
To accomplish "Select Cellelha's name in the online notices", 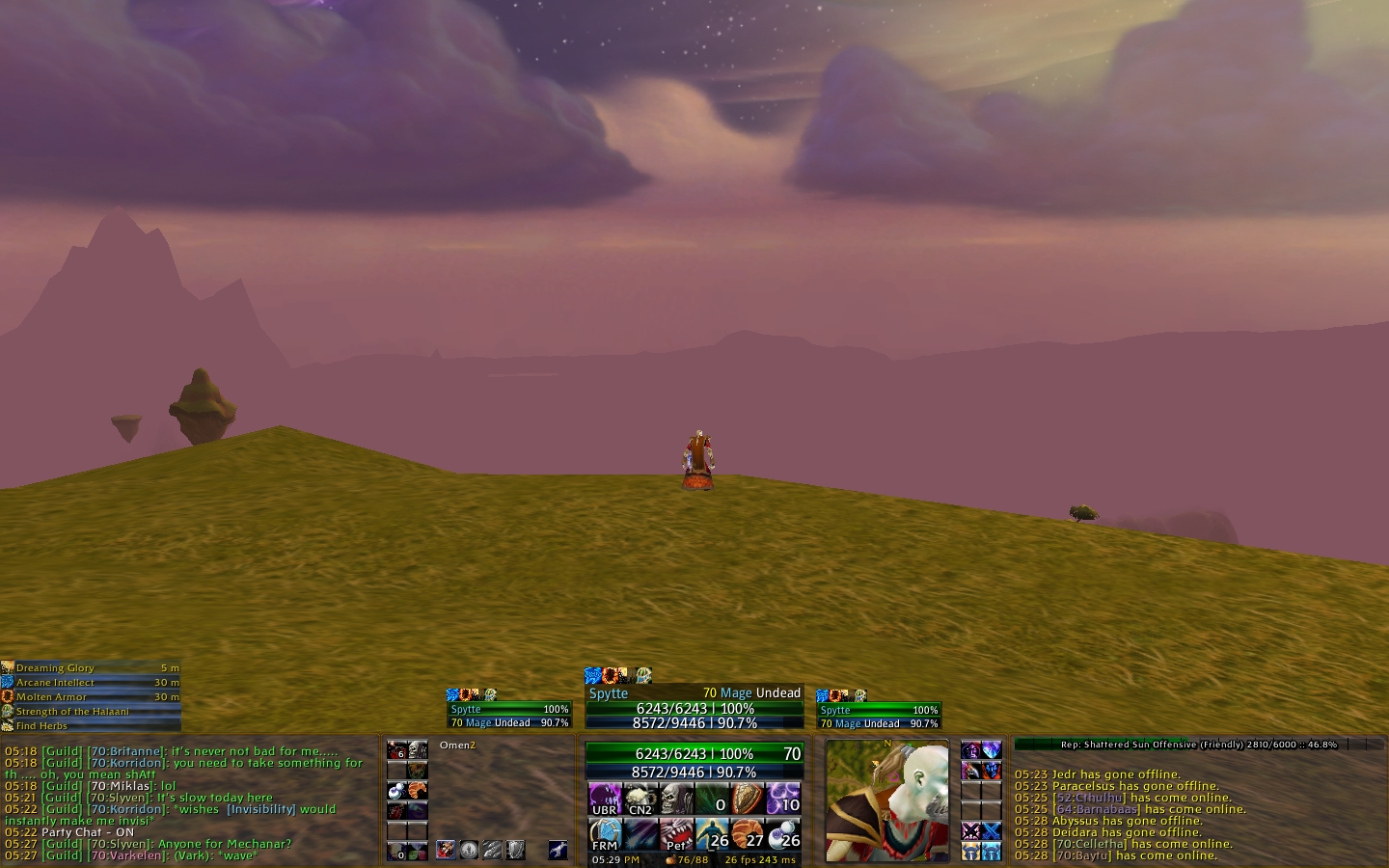I will [x=1092, y=844].
